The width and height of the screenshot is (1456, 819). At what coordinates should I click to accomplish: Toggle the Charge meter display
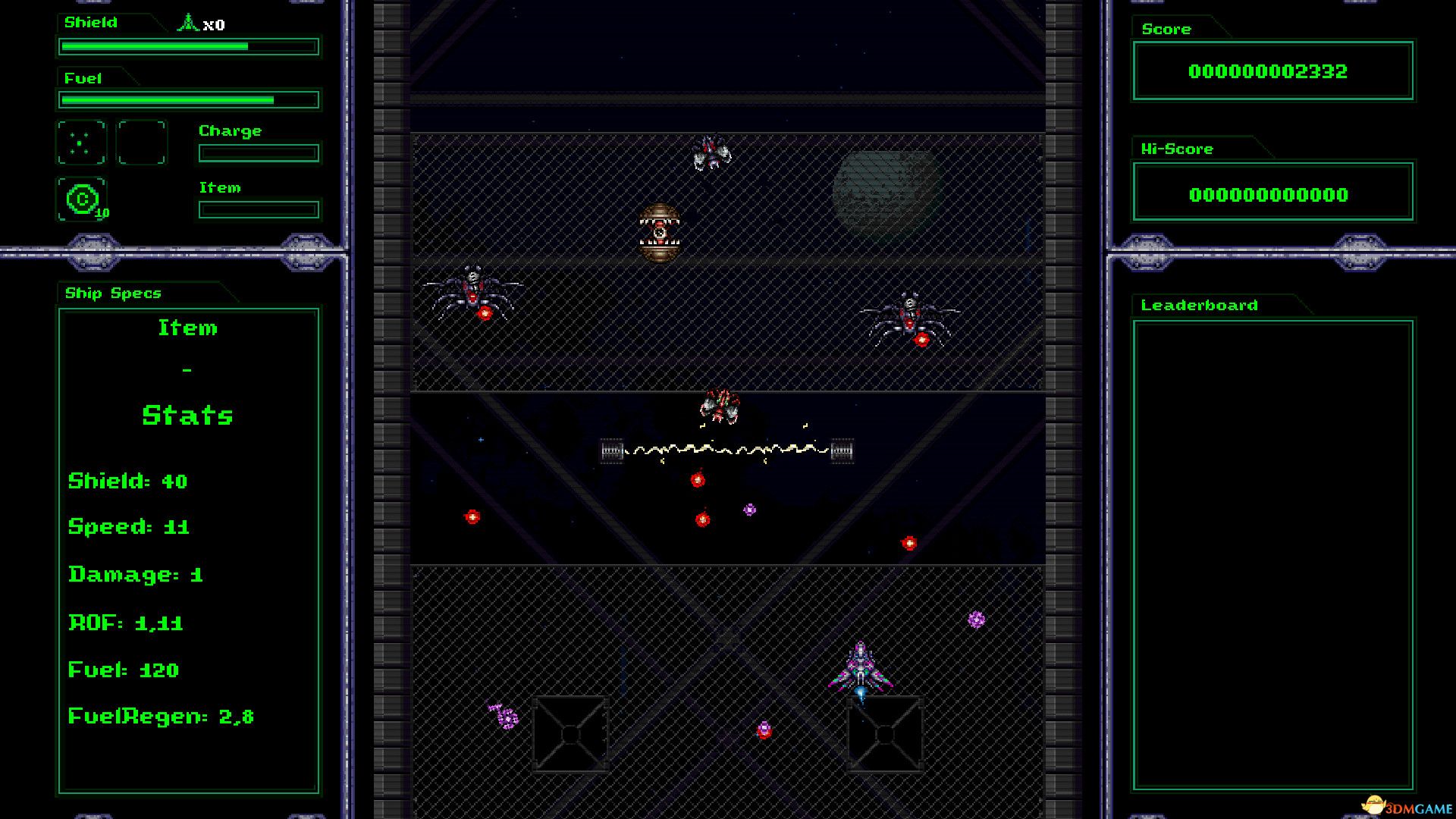[258, 152]
